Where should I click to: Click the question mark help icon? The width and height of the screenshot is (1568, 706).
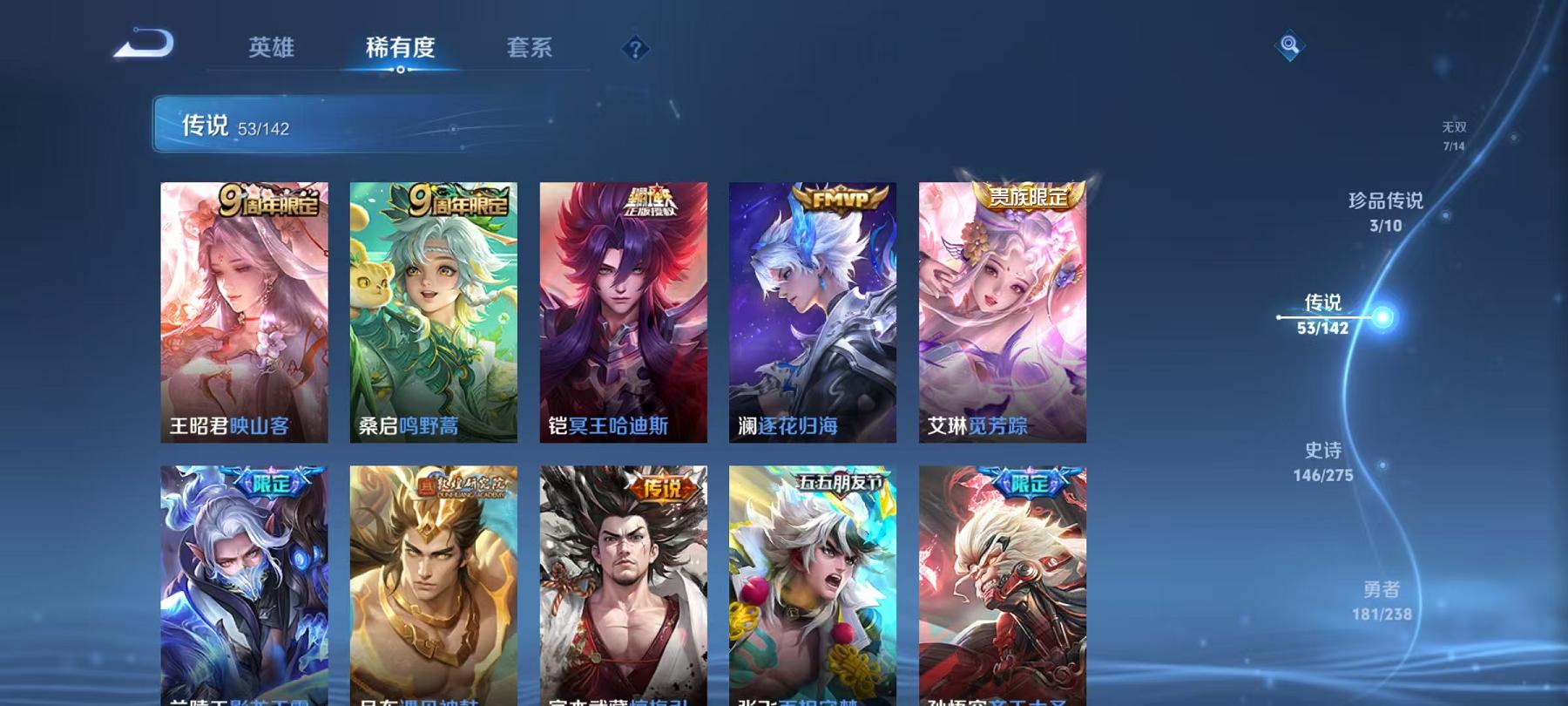(636, 50)
